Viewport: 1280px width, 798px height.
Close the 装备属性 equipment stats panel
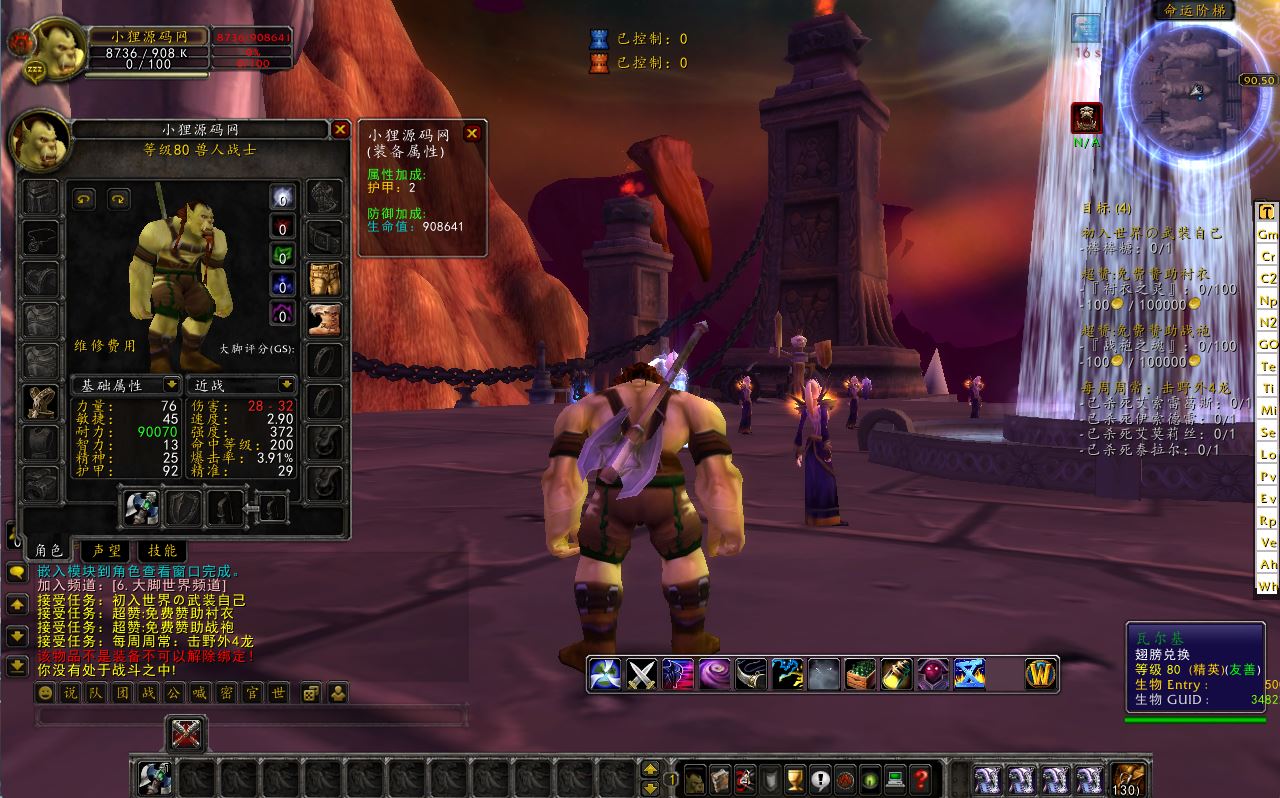473,133
